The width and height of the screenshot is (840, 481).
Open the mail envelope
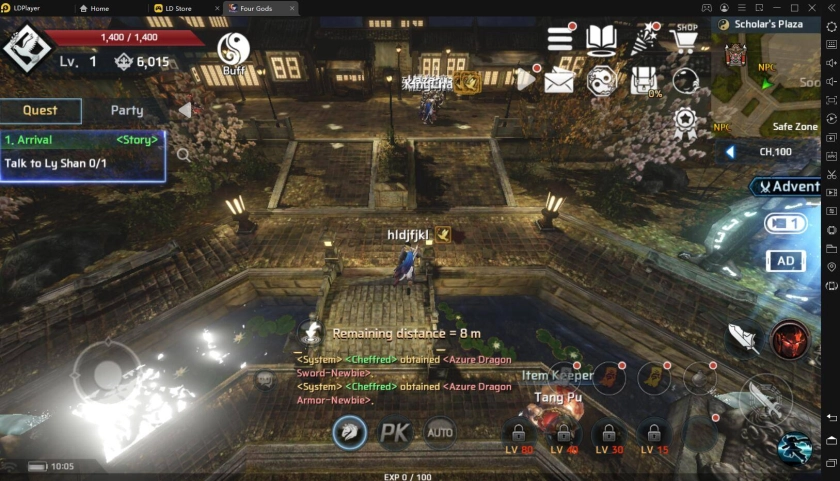[x=559, y=81]
